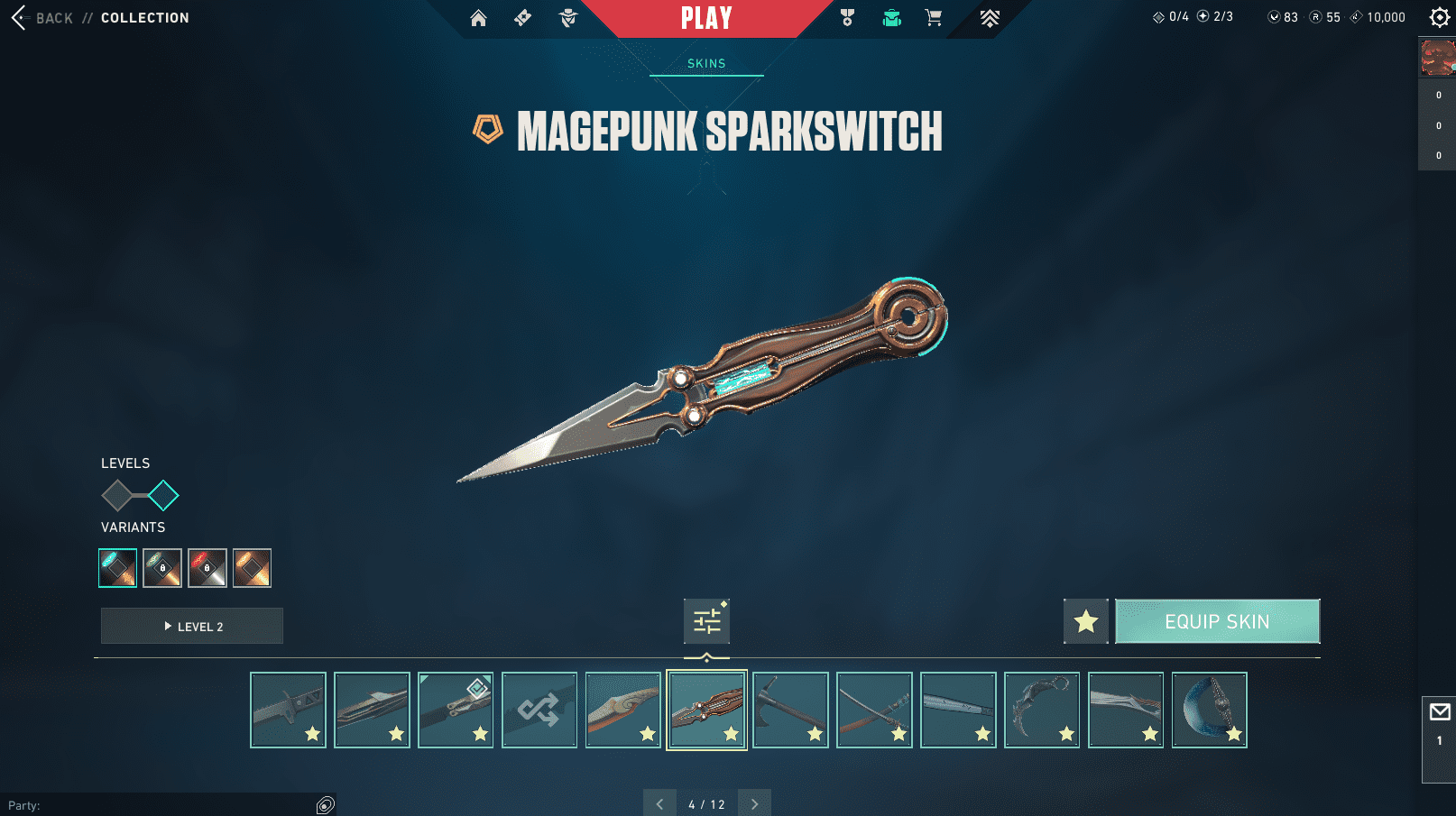Image resolution: width=1456 pixels, height=816 pixels.
Task: Select the randomize shuffle skin tile
Action: coord(539,710)
